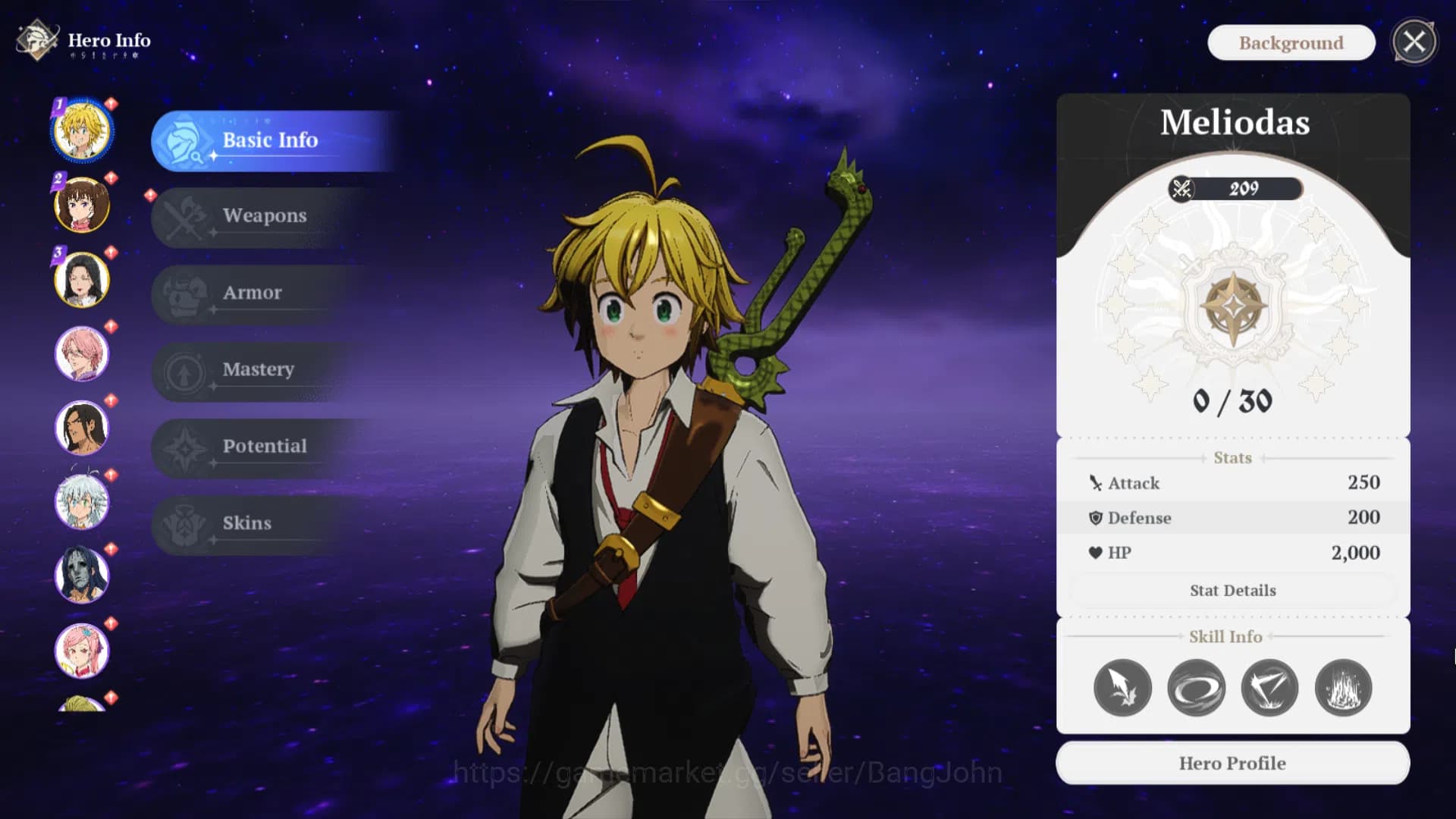Open the Armor tab
Viewport: 1456px width, 819px height.
(x=252, y=293)
